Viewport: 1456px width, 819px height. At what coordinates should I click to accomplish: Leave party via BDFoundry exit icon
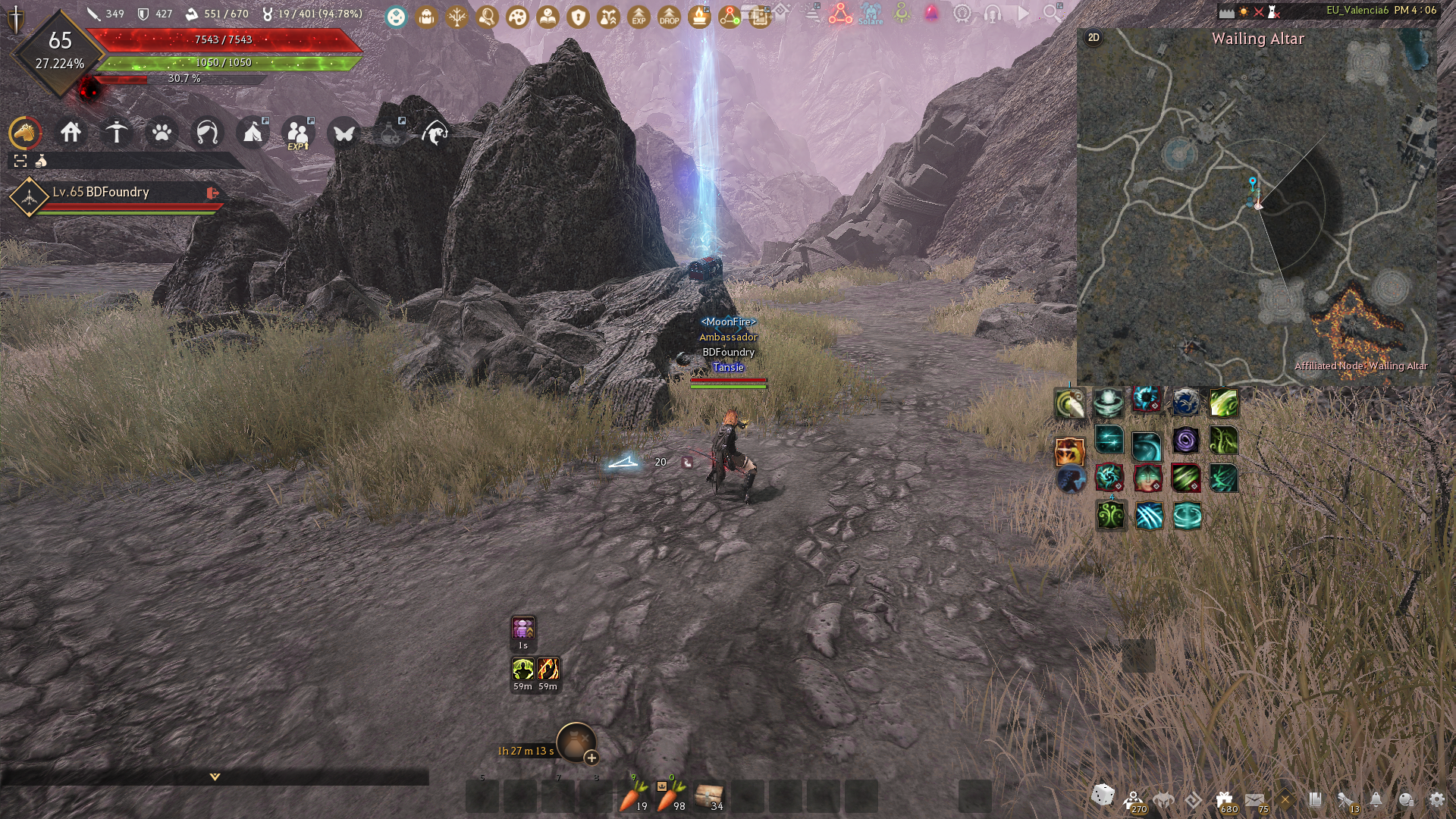pyautogui.click(x=212, y=193)
